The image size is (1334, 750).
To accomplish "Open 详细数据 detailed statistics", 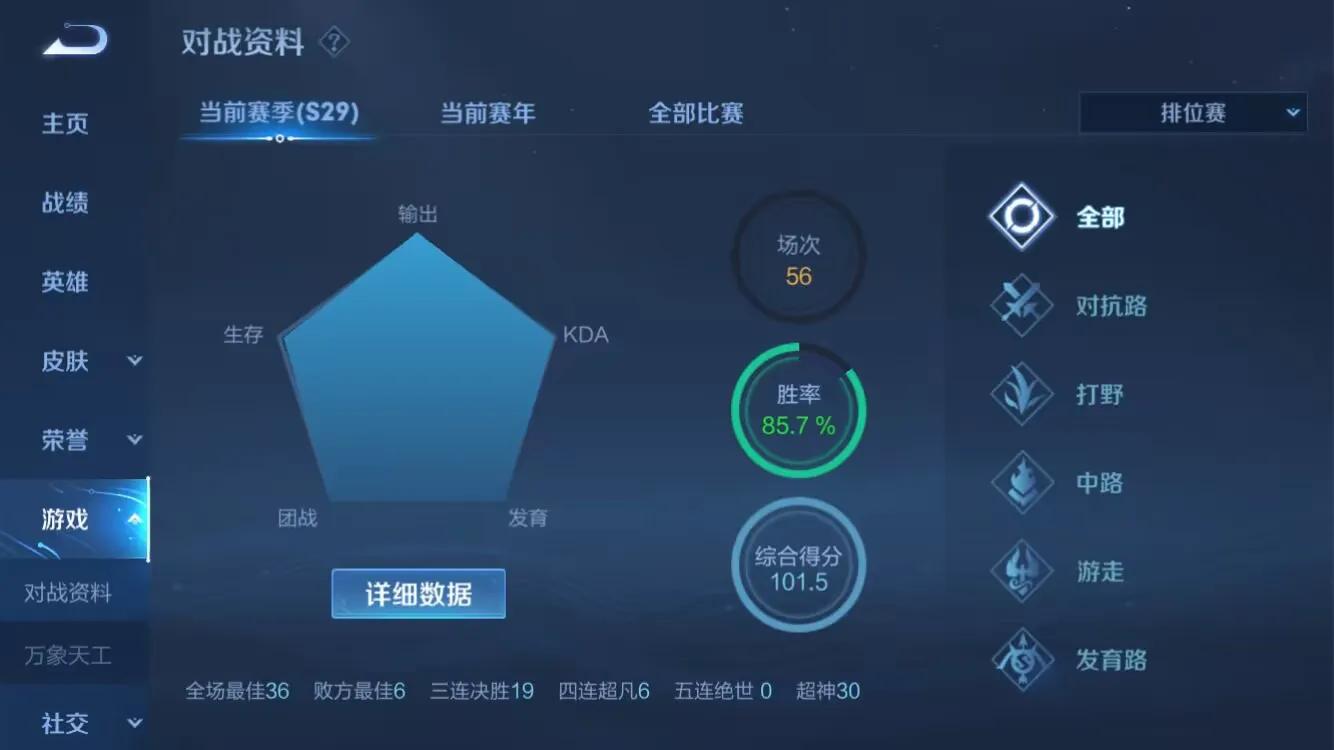I will (x=418, y=593).
